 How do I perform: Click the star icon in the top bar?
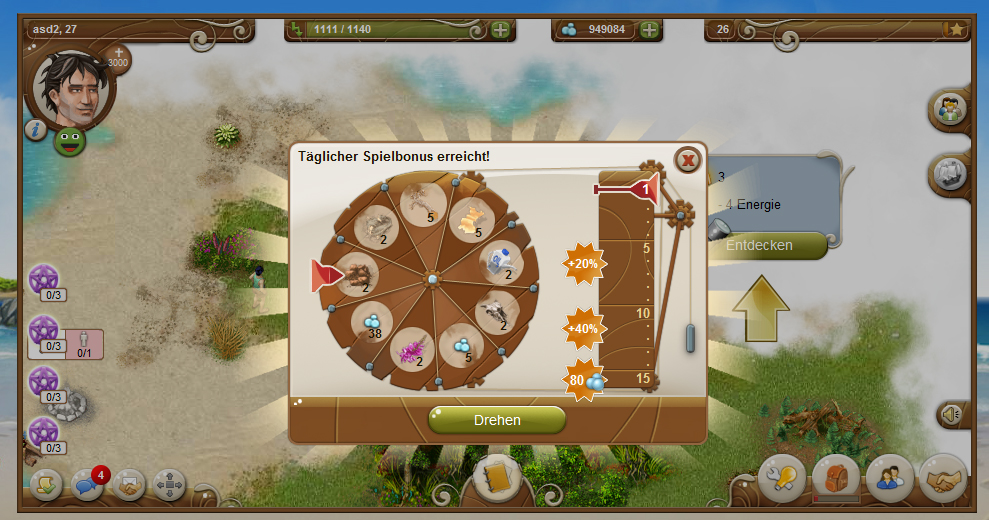[x=957, y=29]
